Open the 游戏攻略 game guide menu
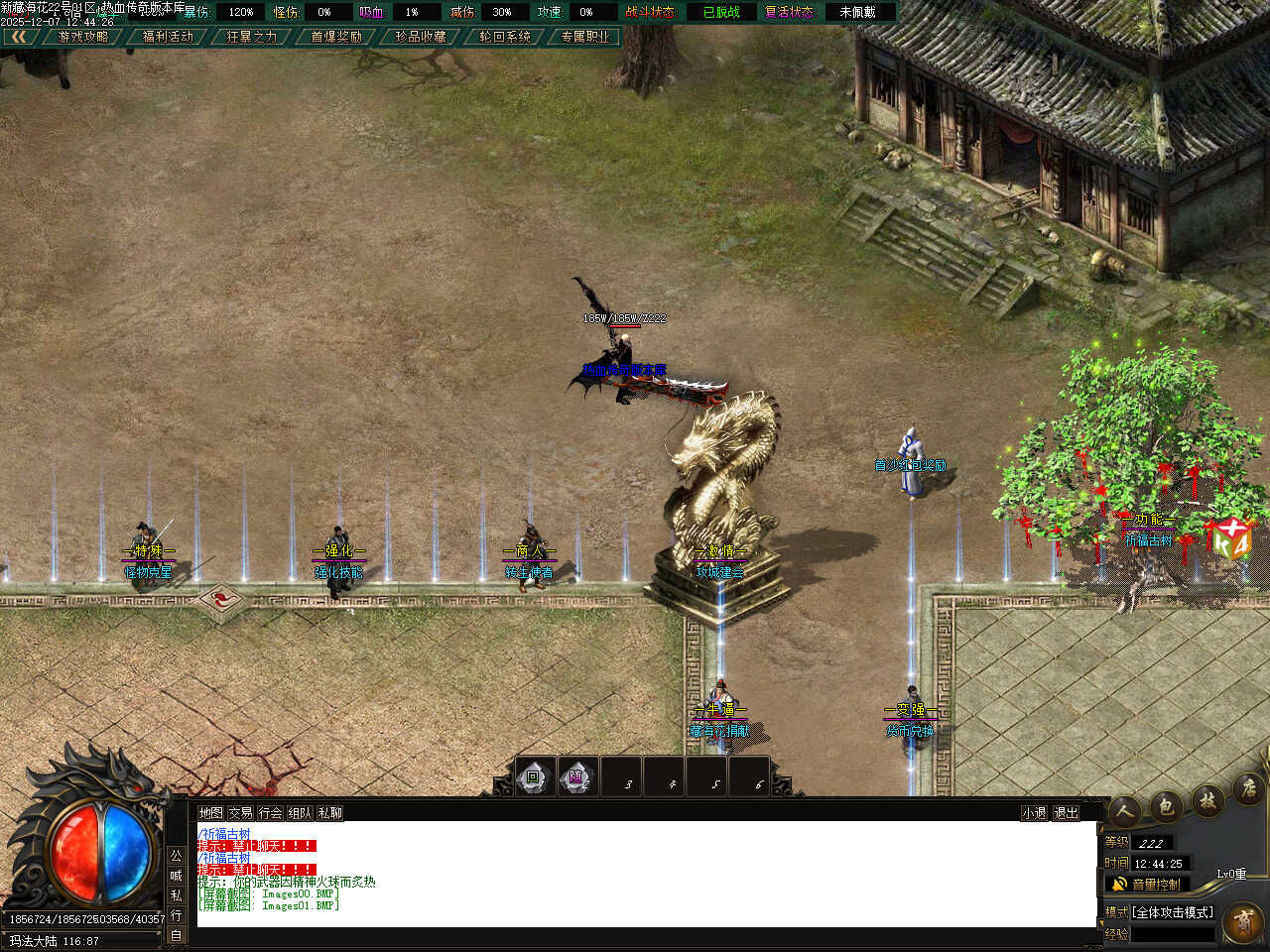This screenshot has height=952, width=1270. click(83, 37)
